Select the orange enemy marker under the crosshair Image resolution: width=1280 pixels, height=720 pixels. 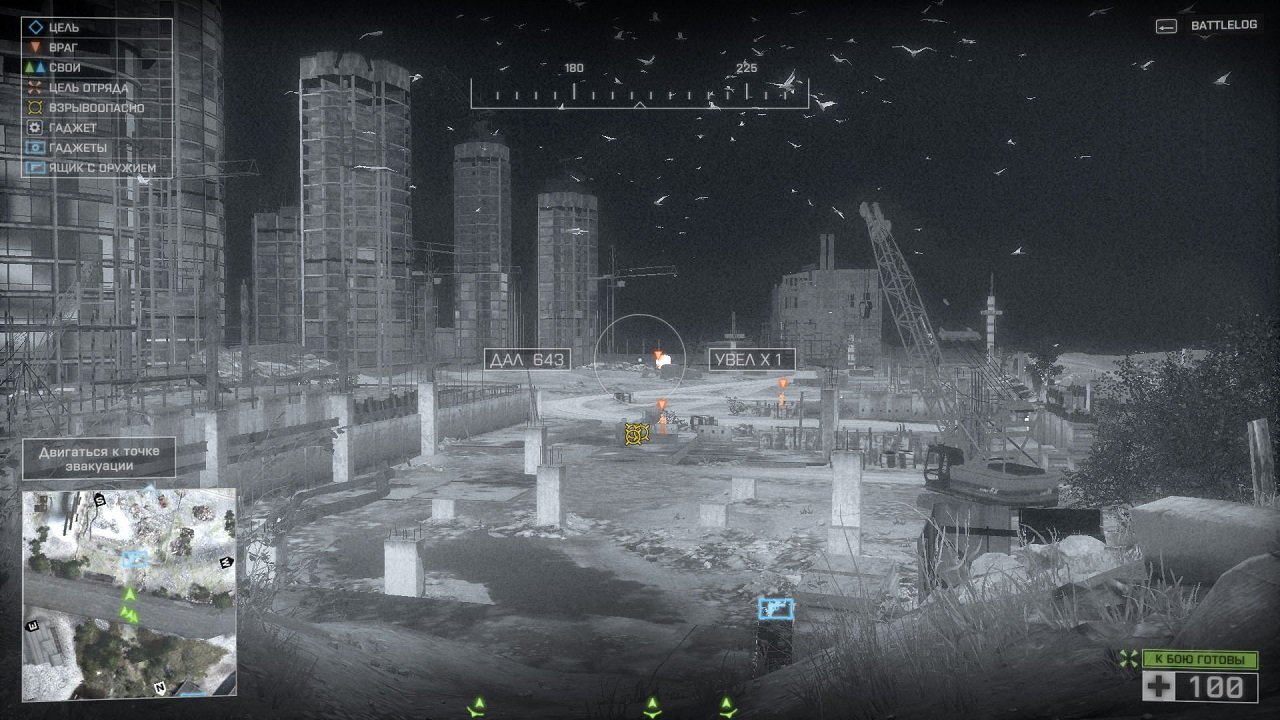pyautogui.click(x=658, y=354)
